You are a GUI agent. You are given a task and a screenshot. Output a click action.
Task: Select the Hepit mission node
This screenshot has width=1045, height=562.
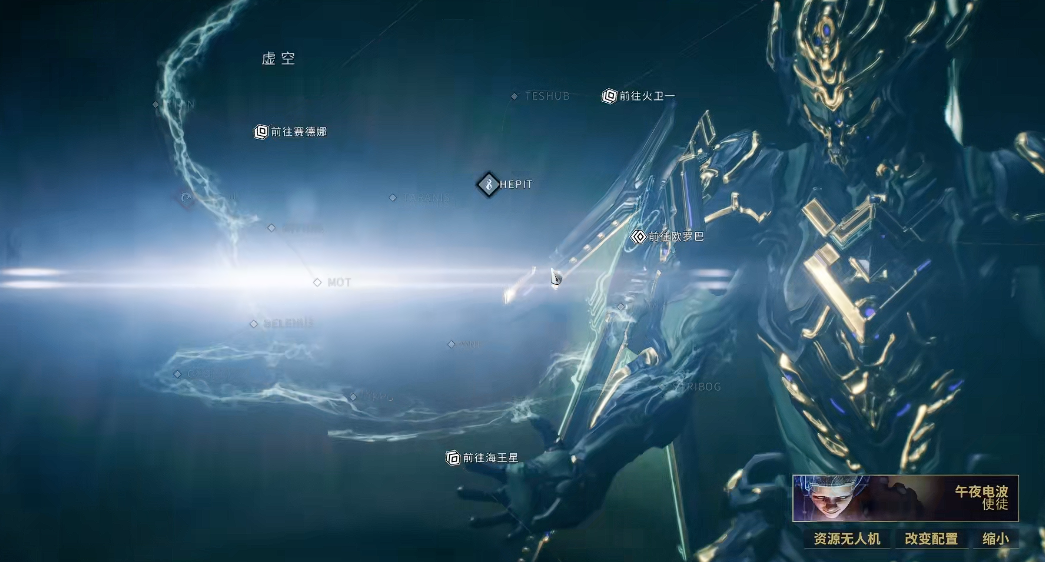pyautogui.click(x=488, y=184)
